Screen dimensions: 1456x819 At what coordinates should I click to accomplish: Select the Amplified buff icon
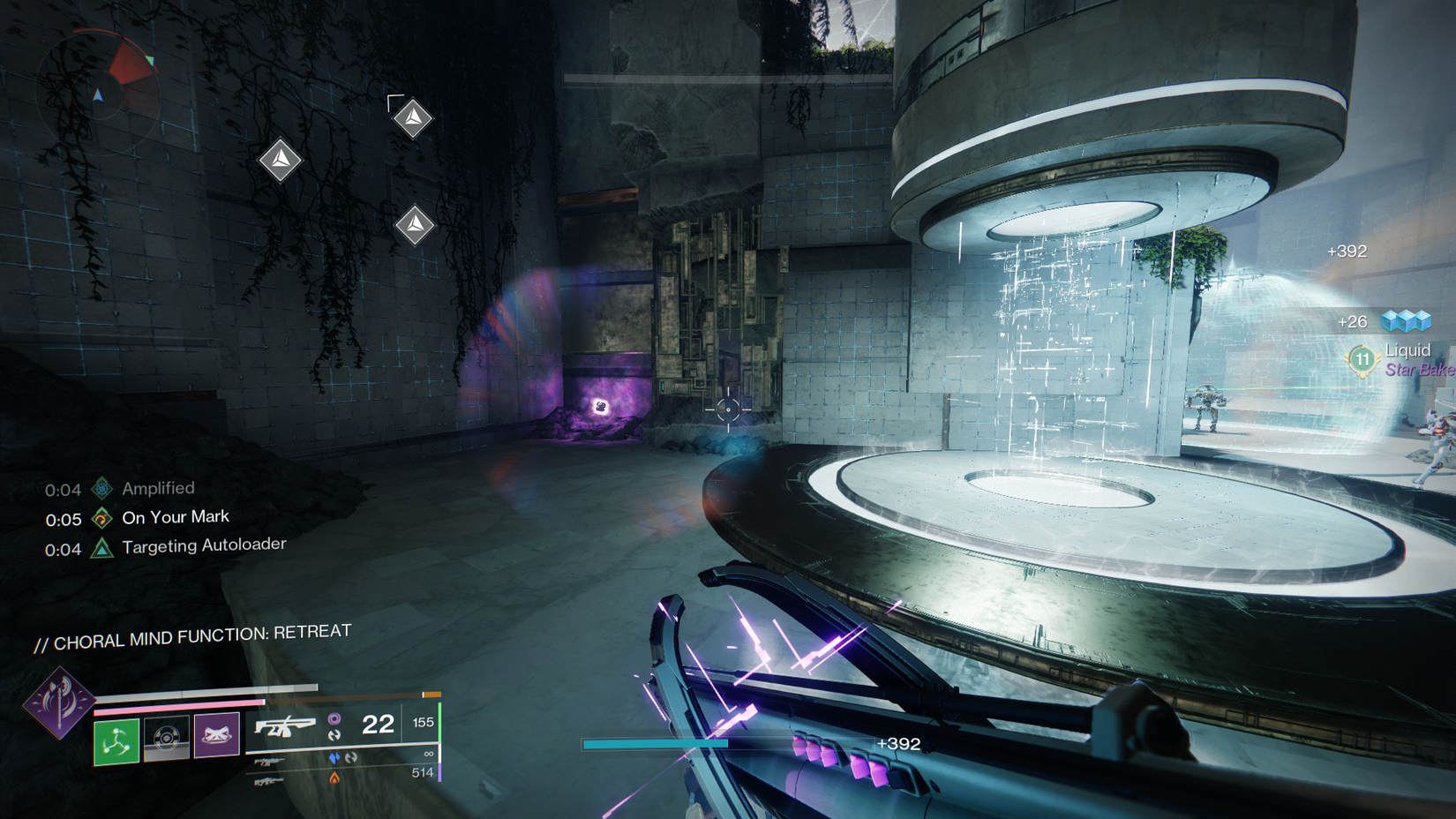101,487
